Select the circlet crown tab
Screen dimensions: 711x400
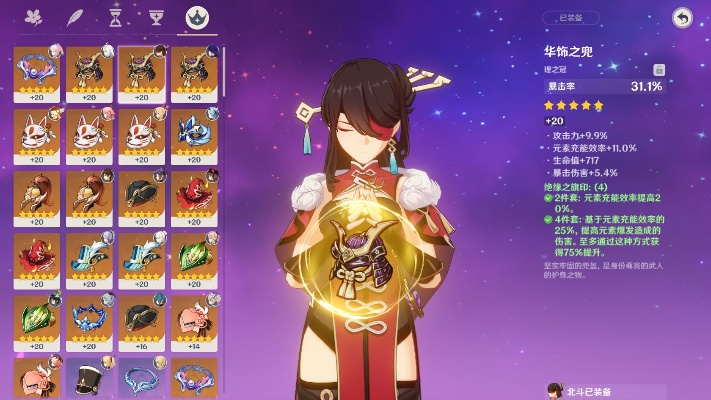(197, 17)
